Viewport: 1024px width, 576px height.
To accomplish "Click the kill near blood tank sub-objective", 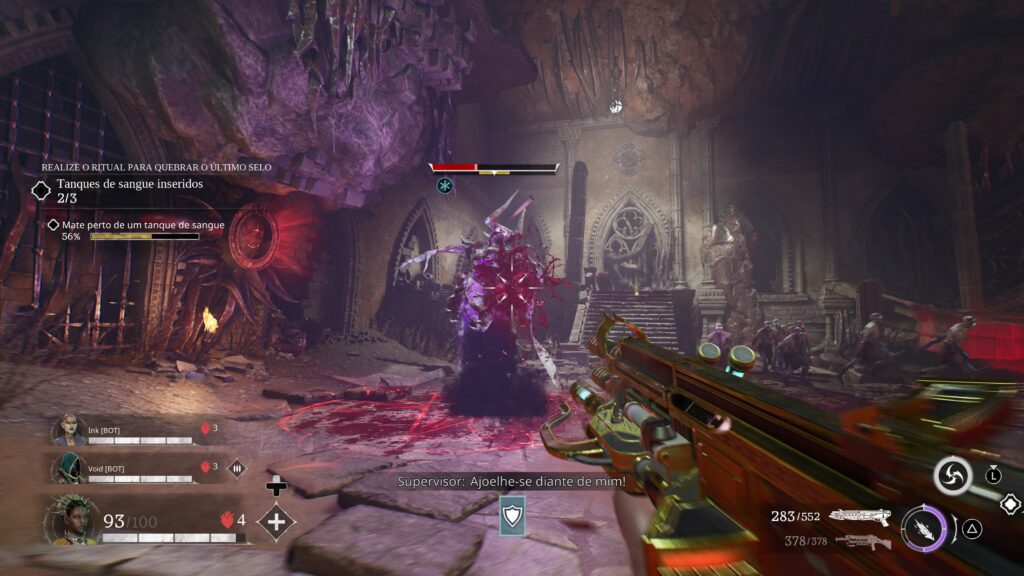I will tap(54, 225).
